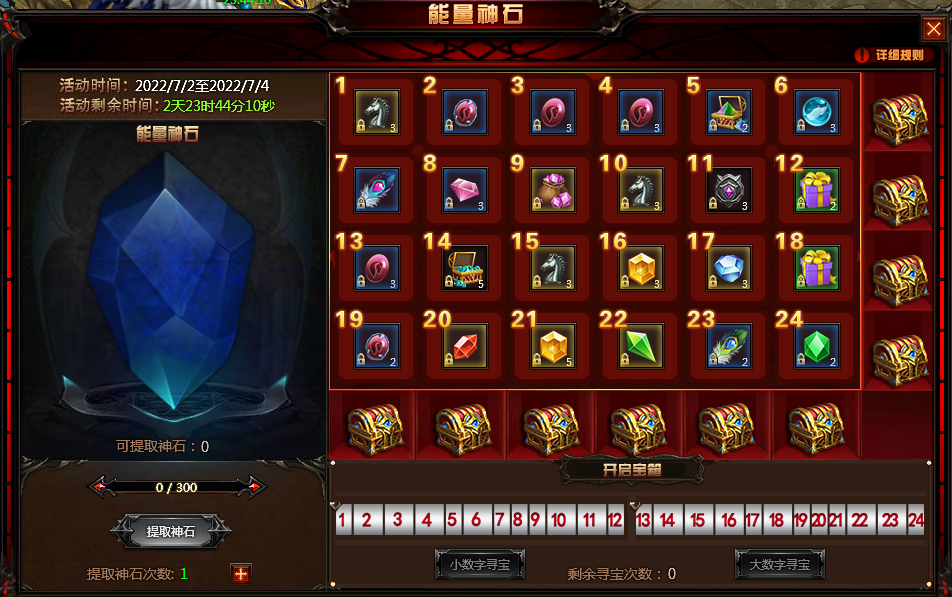Viewport: 952px width, 597px height.
Task: Close the 能量神石 window
Action: pos(933,29)
